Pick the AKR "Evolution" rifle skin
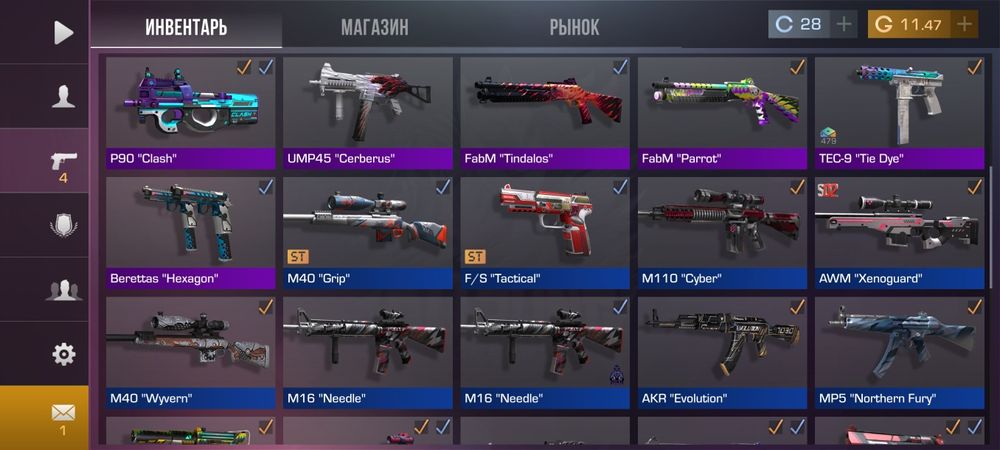1000x450 pixels. (722, 352)
